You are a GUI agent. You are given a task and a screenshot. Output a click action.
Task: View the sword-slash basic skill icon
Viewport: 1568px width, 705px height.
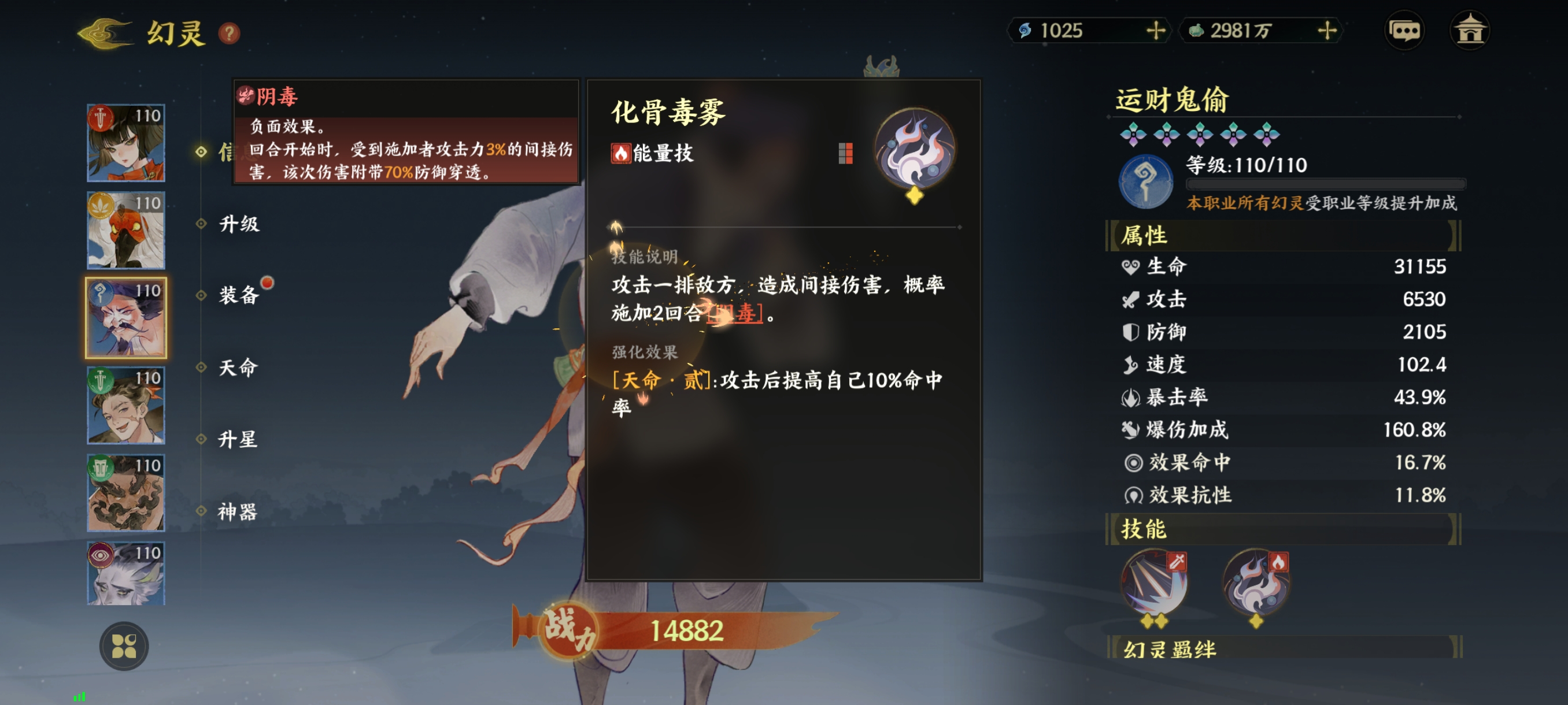[1153, 583]
